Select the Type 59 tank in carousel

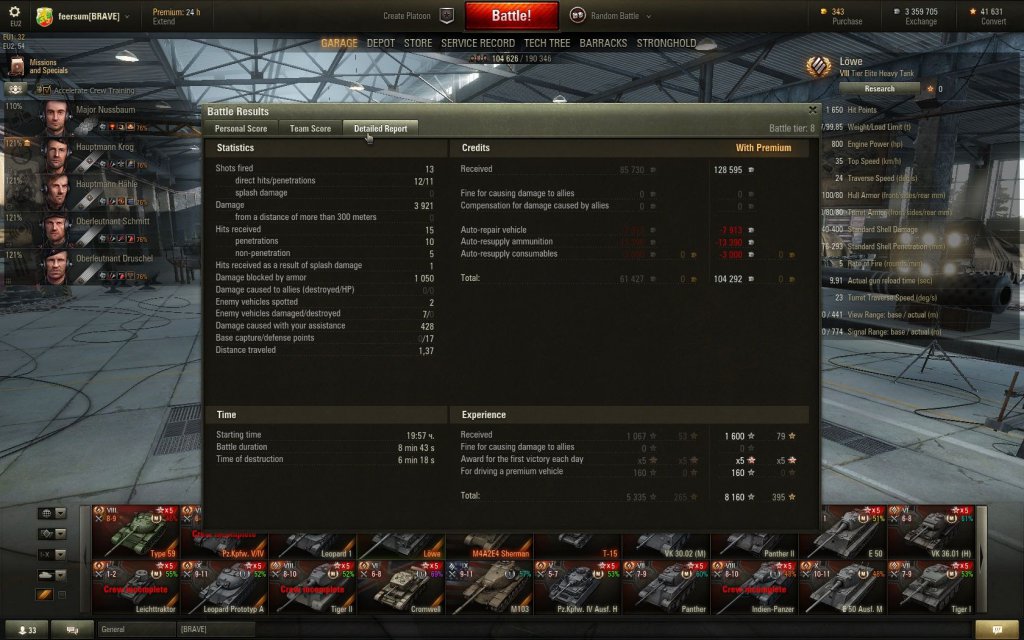click(x=135, y=533)
